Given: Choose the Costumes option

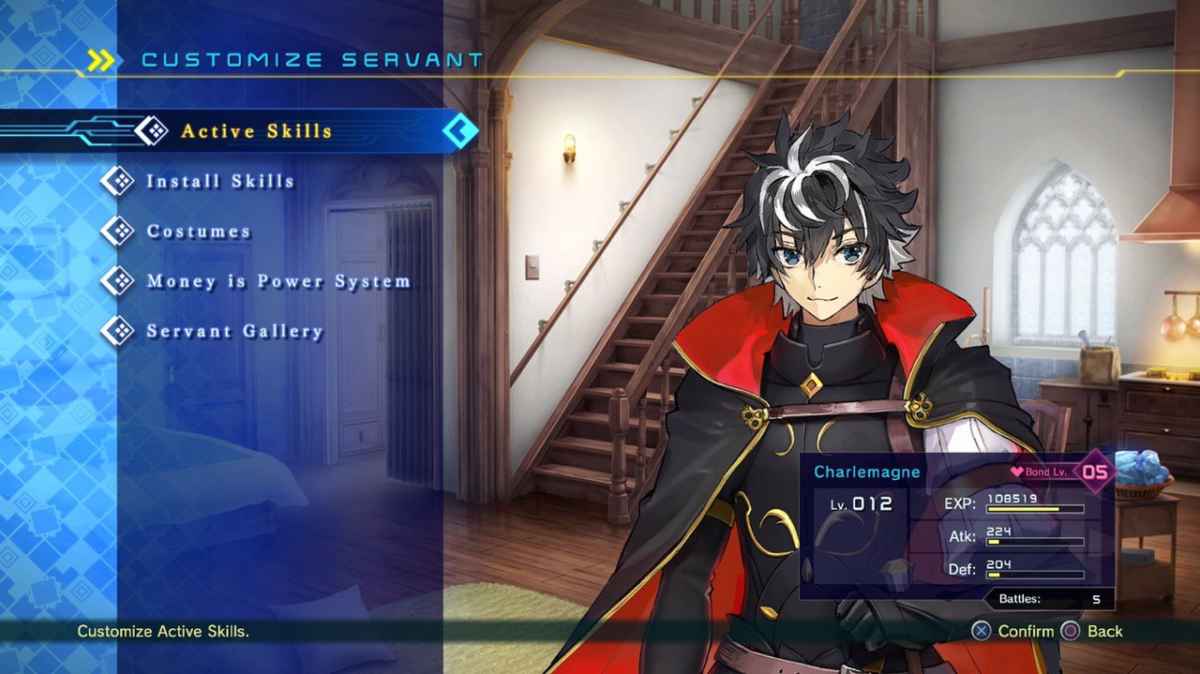Looking at the screenshot, I should pyautogui.click(x=198, y=231).
